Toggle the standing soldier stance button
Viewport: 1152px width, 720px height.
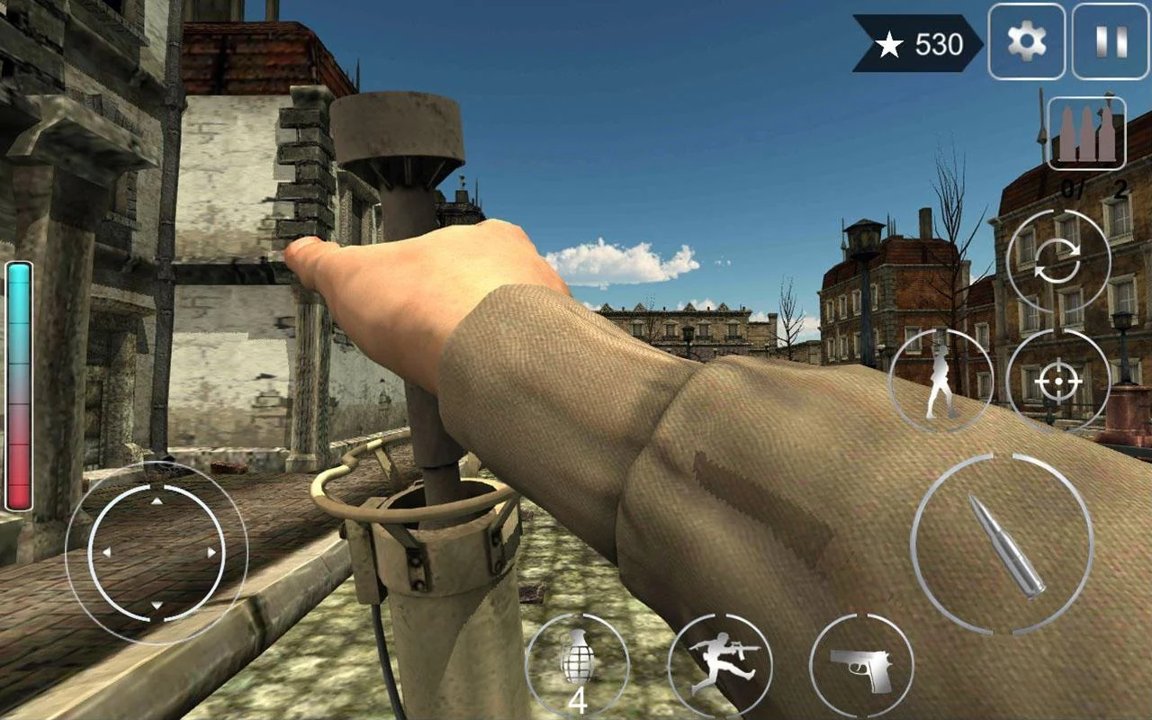(x=940, y=380)
